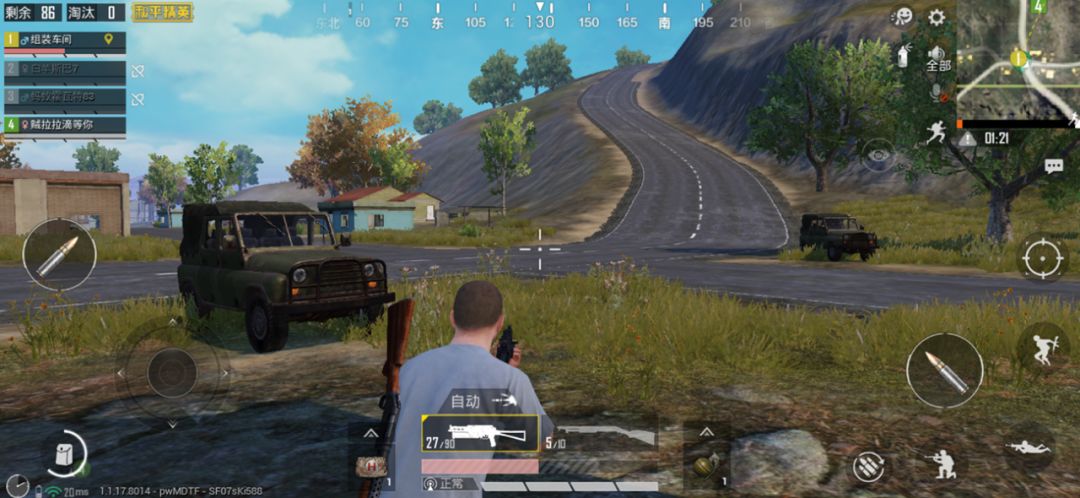
Task: Select the spray paint can icon
Action: (x=902, y=56)
